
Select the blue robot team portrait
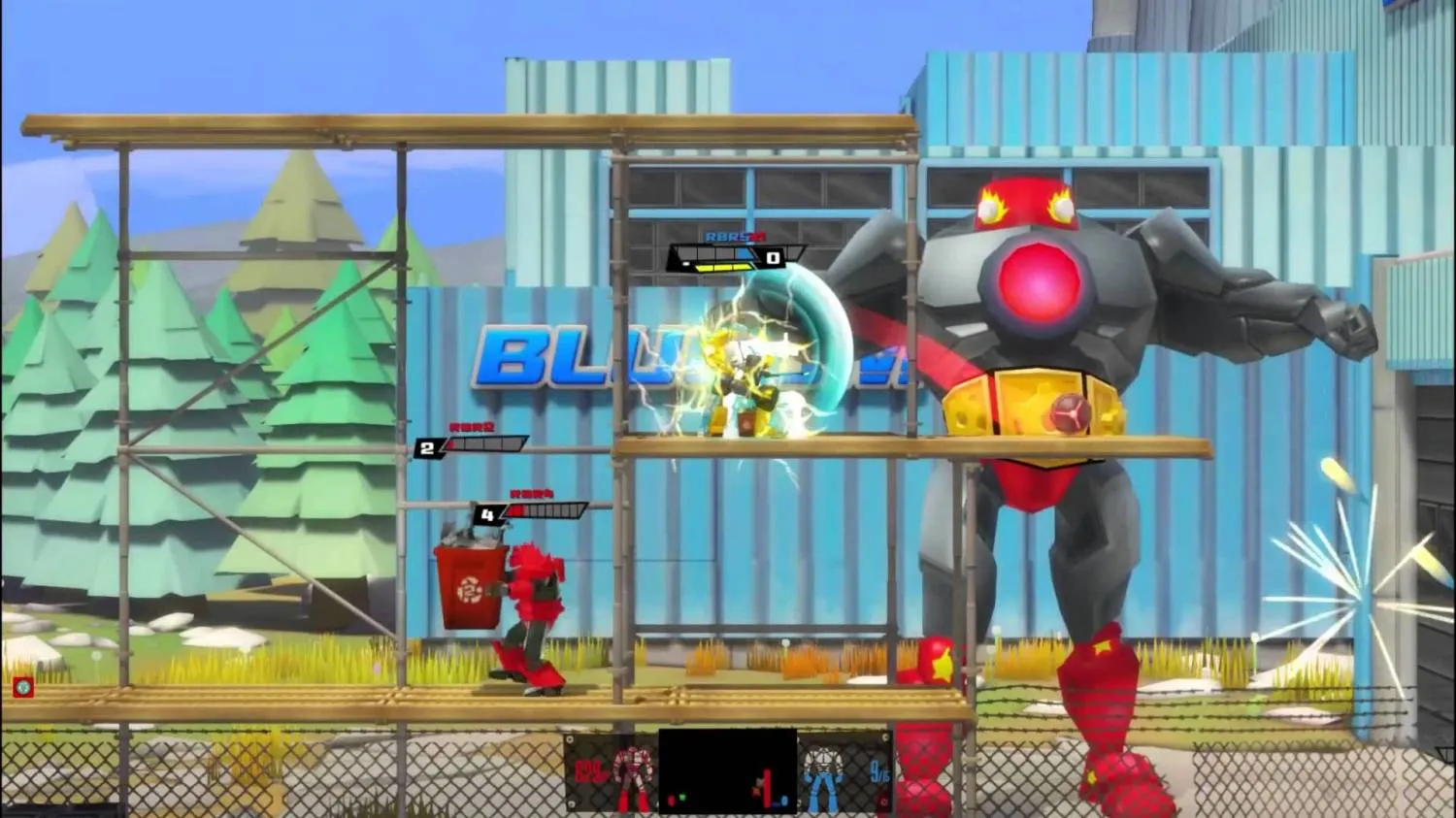point(825,774)
